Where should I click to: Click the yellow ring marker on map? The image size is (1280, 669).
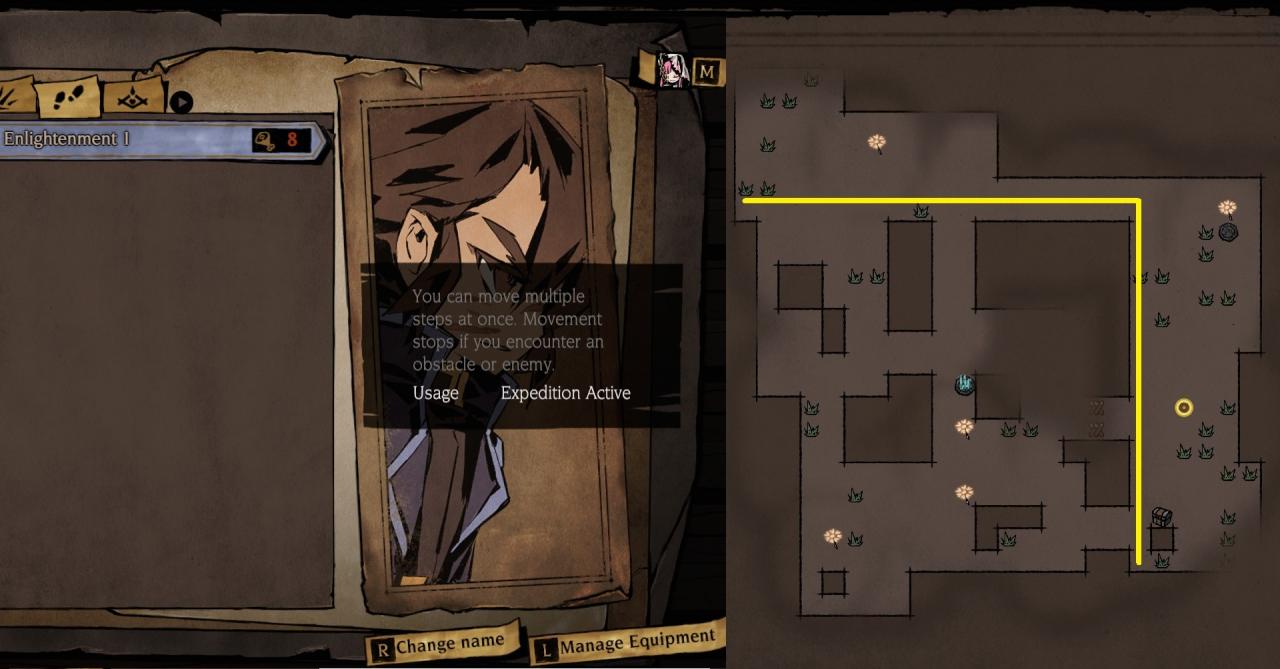pos(1184,407)
